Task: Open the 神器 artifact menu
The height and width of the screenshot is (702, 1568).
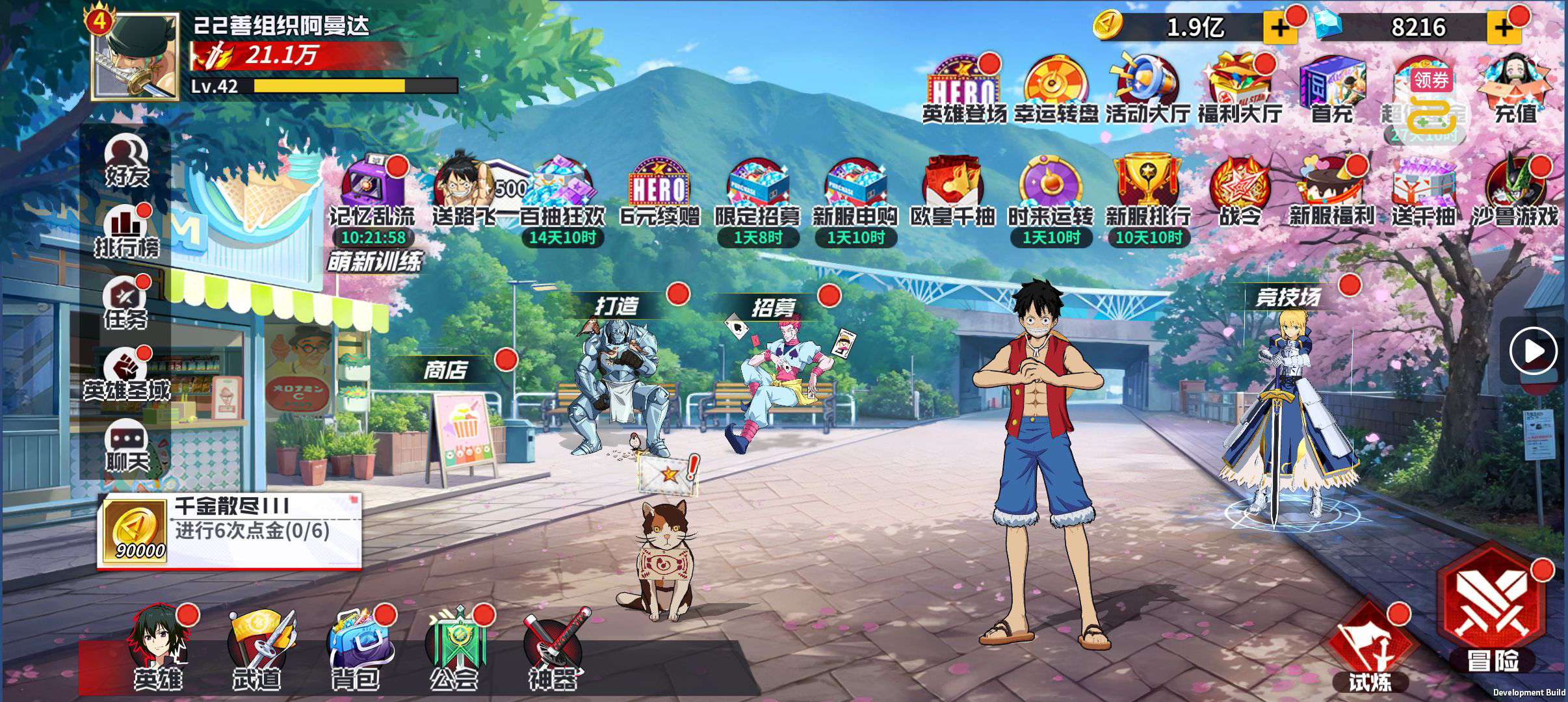Action: 552,649
